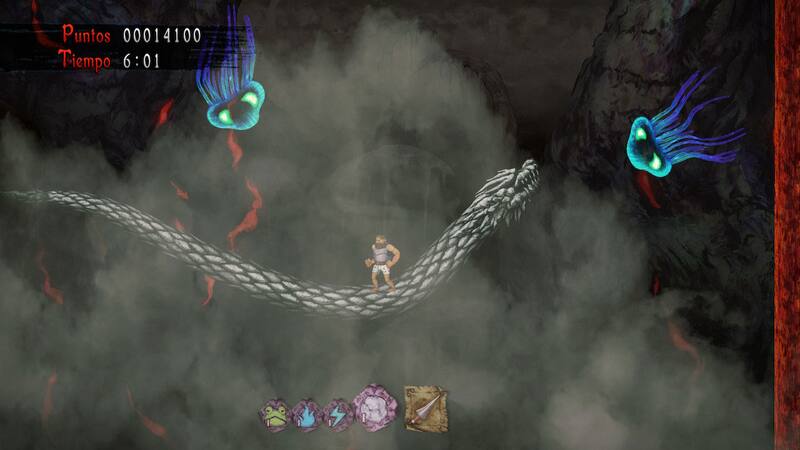
Task: Click the lance weapon parchment icon
Action: click(x=425, y=408)
